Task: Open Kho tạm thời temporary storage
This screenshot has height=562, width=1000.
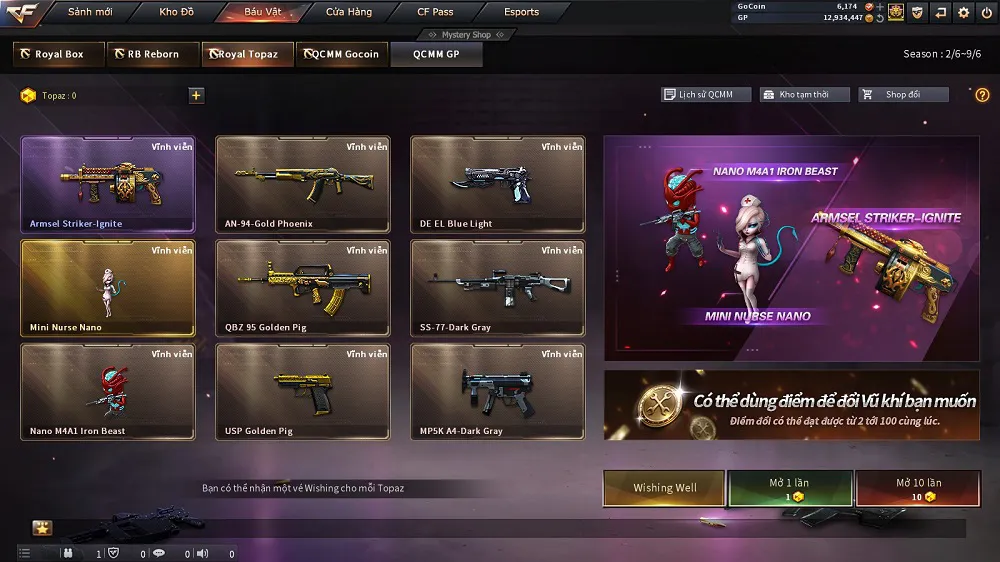Action: tap(804, 95)
